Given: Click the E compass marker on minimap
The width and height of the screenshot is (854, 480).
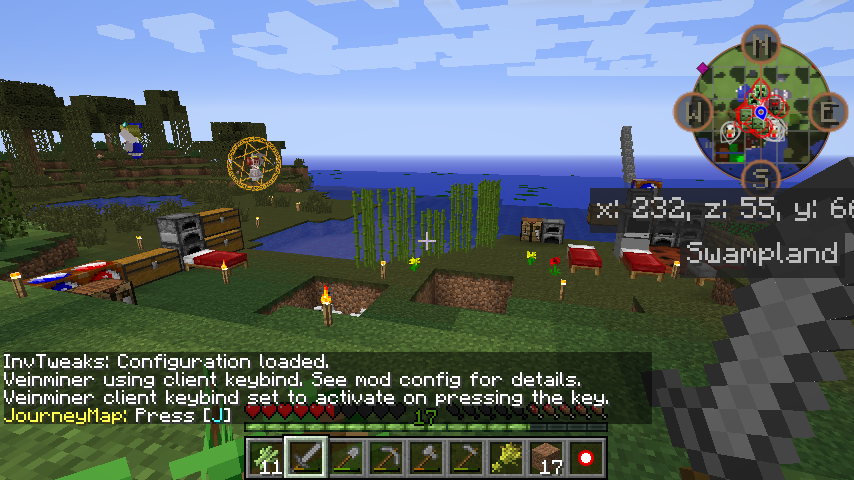Looking at the screenshot, I should [x=828, y=111].
